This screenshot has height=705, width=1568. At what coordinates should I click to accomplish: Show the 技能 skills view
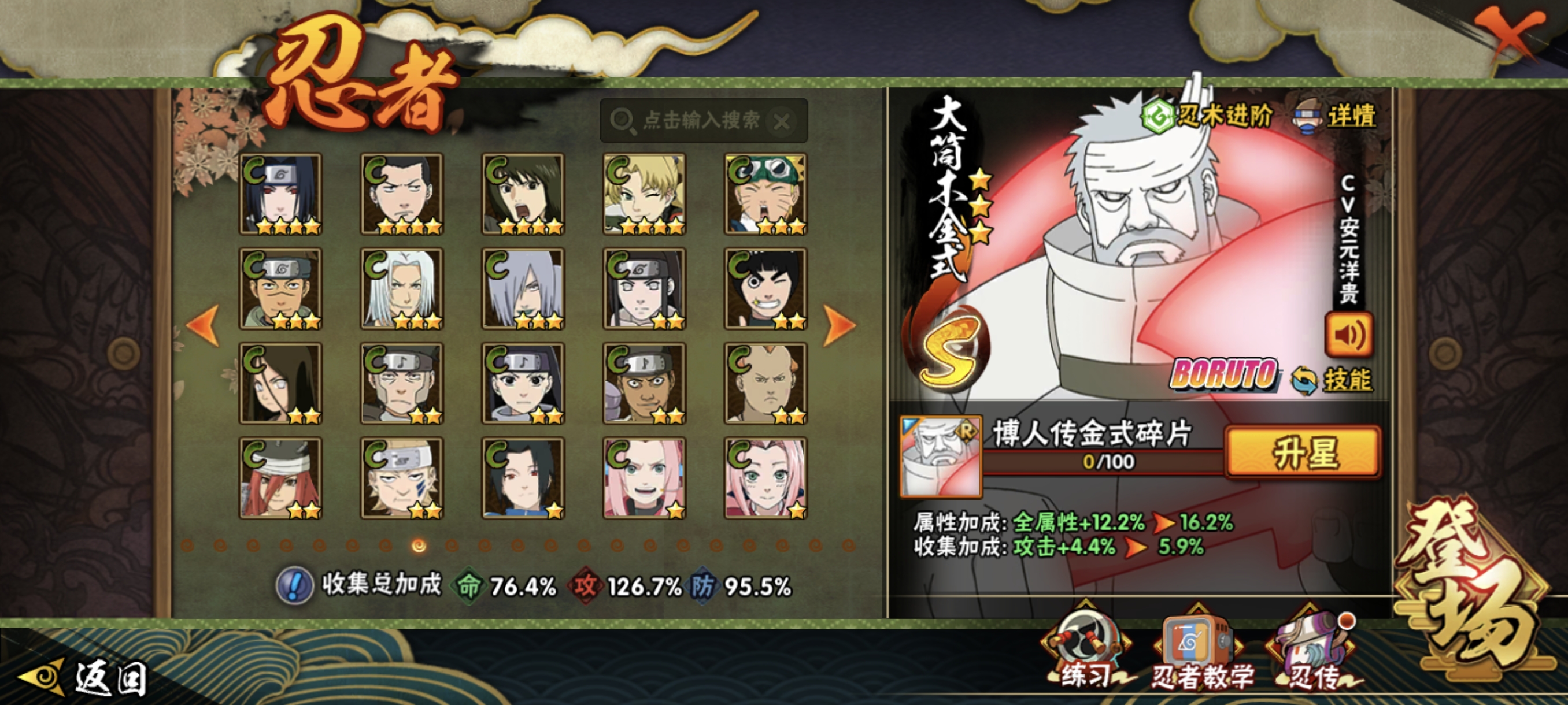(1333, 380)
